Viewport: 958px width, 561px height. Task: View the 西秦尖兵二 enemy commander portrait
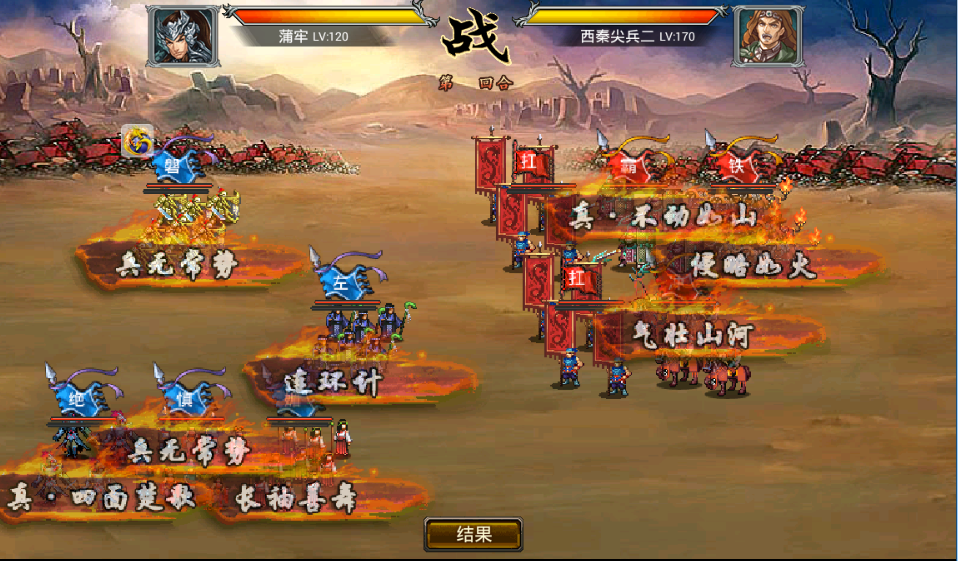coord(771,35)
